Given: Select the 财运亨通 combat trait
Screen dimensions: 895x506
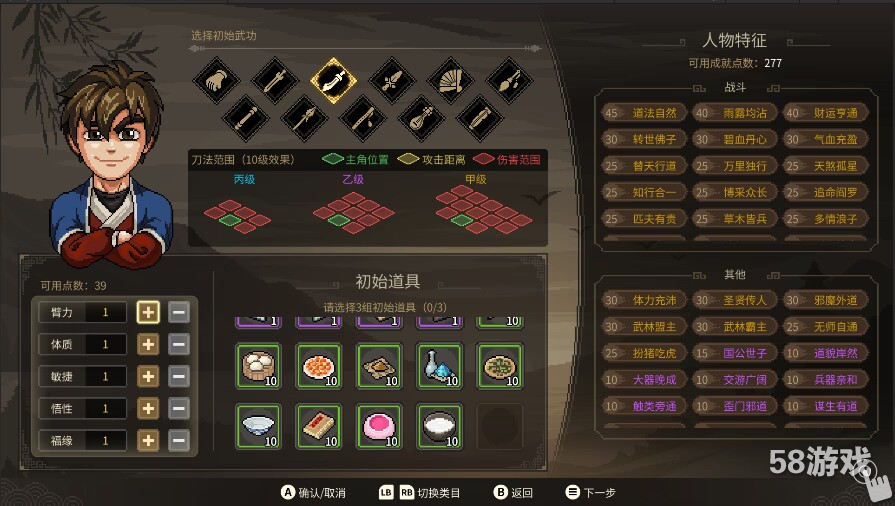Looking at the screenshot, I should click(x=824, y=113).
